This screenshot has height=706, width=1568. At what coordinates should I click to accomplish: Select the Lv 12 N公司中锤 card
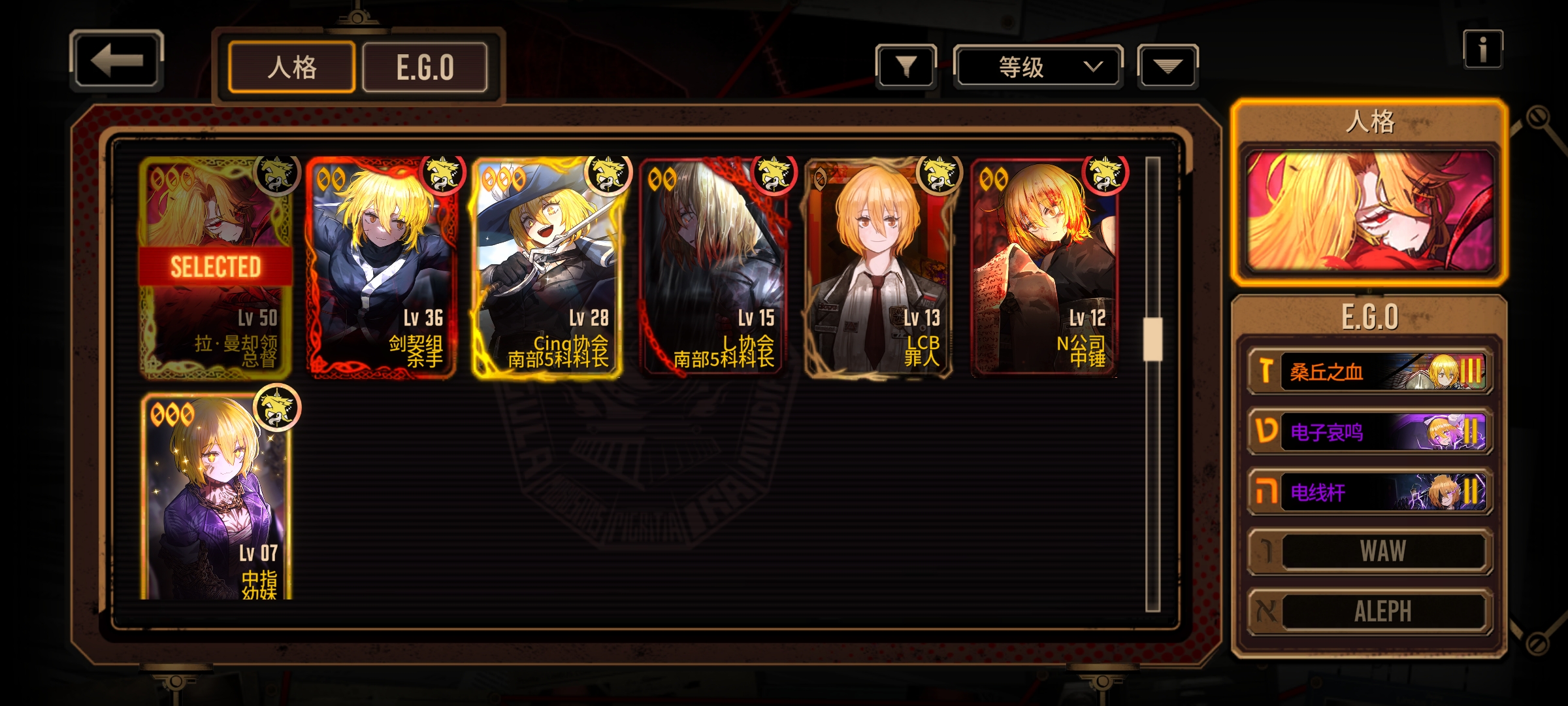click(1045, 268)
